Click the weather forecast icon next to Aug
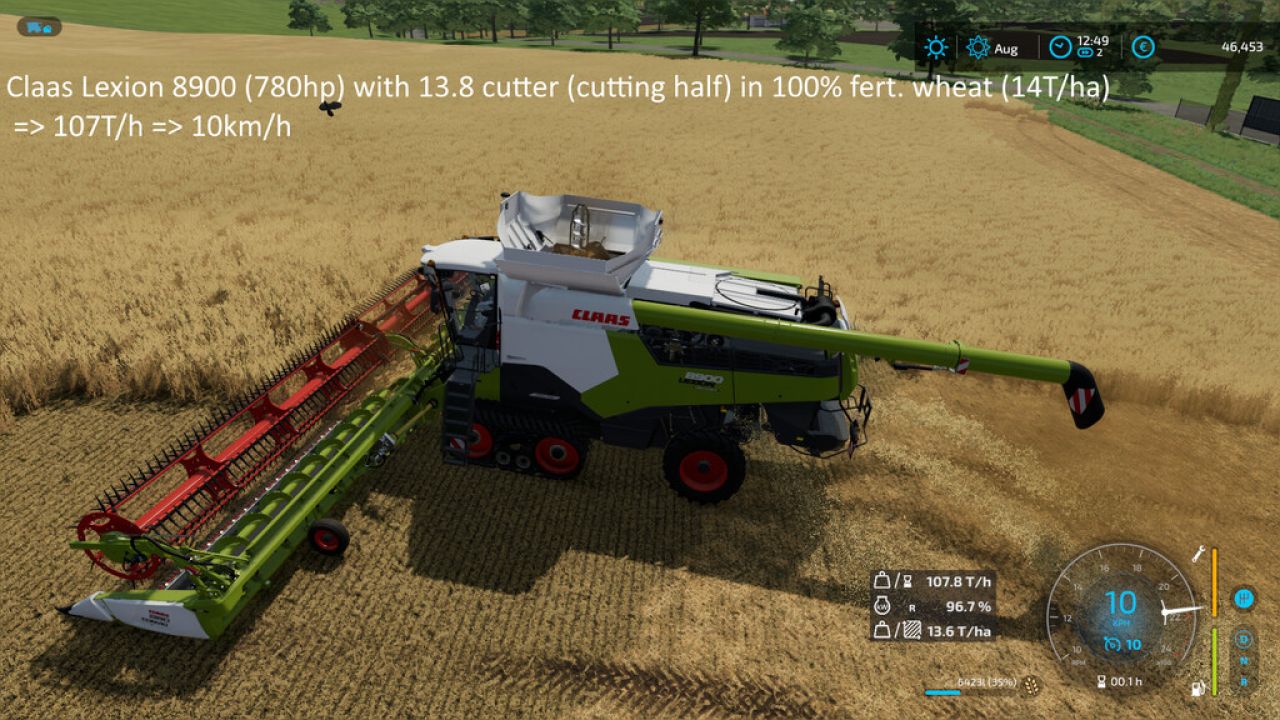Image resolution: width=1280 pixels, height=720 pixels. (x=978, y=47)
